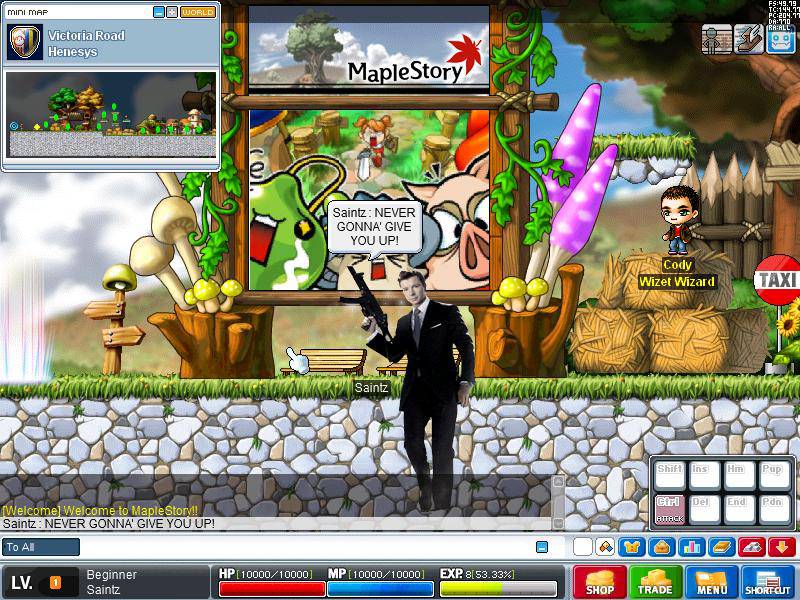800x600 pixels.
Task: Open the skill book icon
Action: pos(721,547)
